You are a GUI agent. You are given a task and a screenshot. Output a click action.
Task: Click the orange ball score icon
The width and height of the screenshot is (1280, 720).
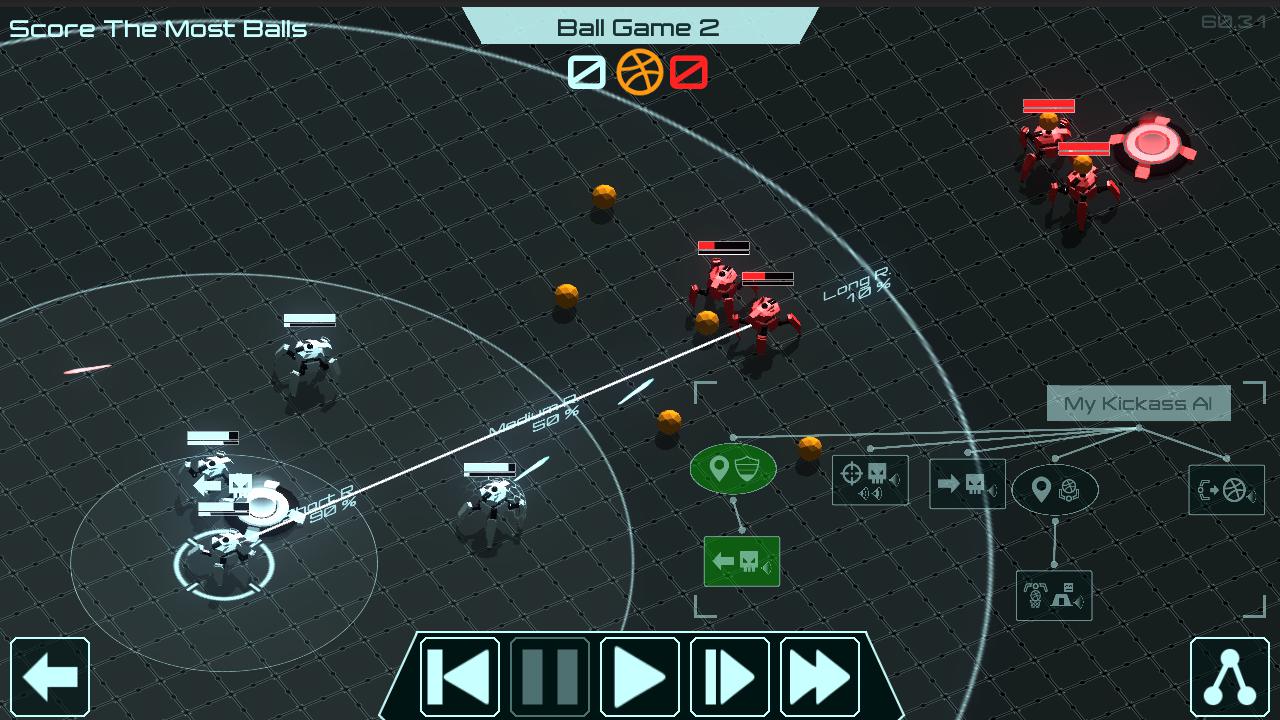point(640,72)
